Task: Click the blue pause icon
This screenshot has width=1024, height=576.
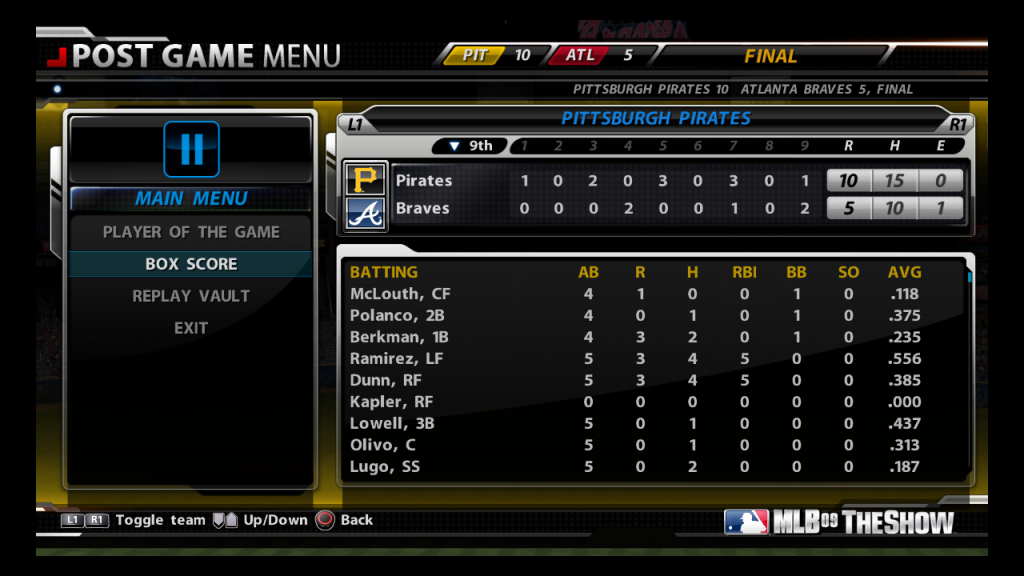Action: pyautogui.click(x=192, y=149)
